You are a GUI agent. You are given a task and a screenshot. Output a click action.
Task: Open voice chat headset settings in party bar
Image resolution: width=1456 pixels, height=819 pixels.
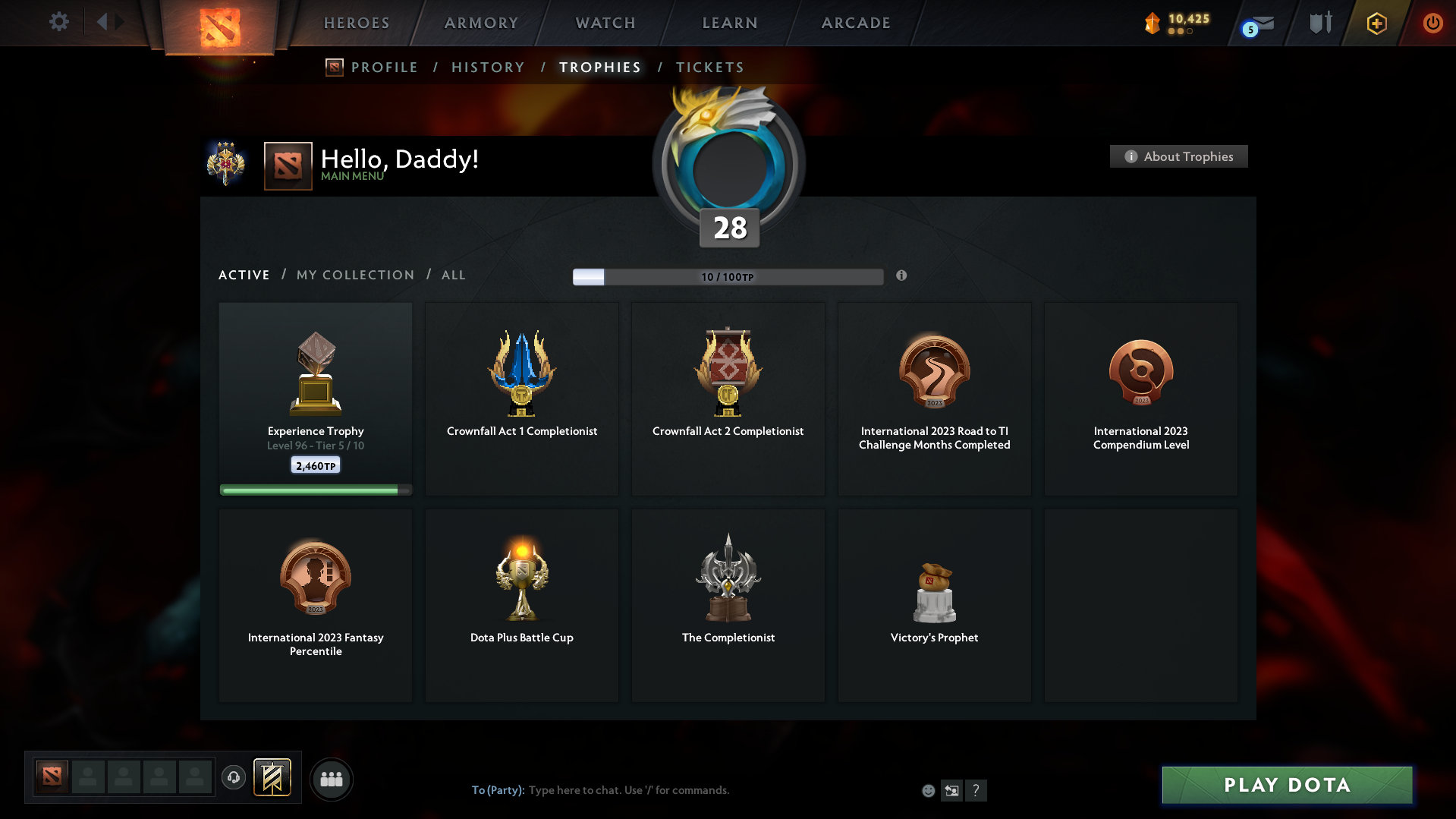[x=234, y=778]
